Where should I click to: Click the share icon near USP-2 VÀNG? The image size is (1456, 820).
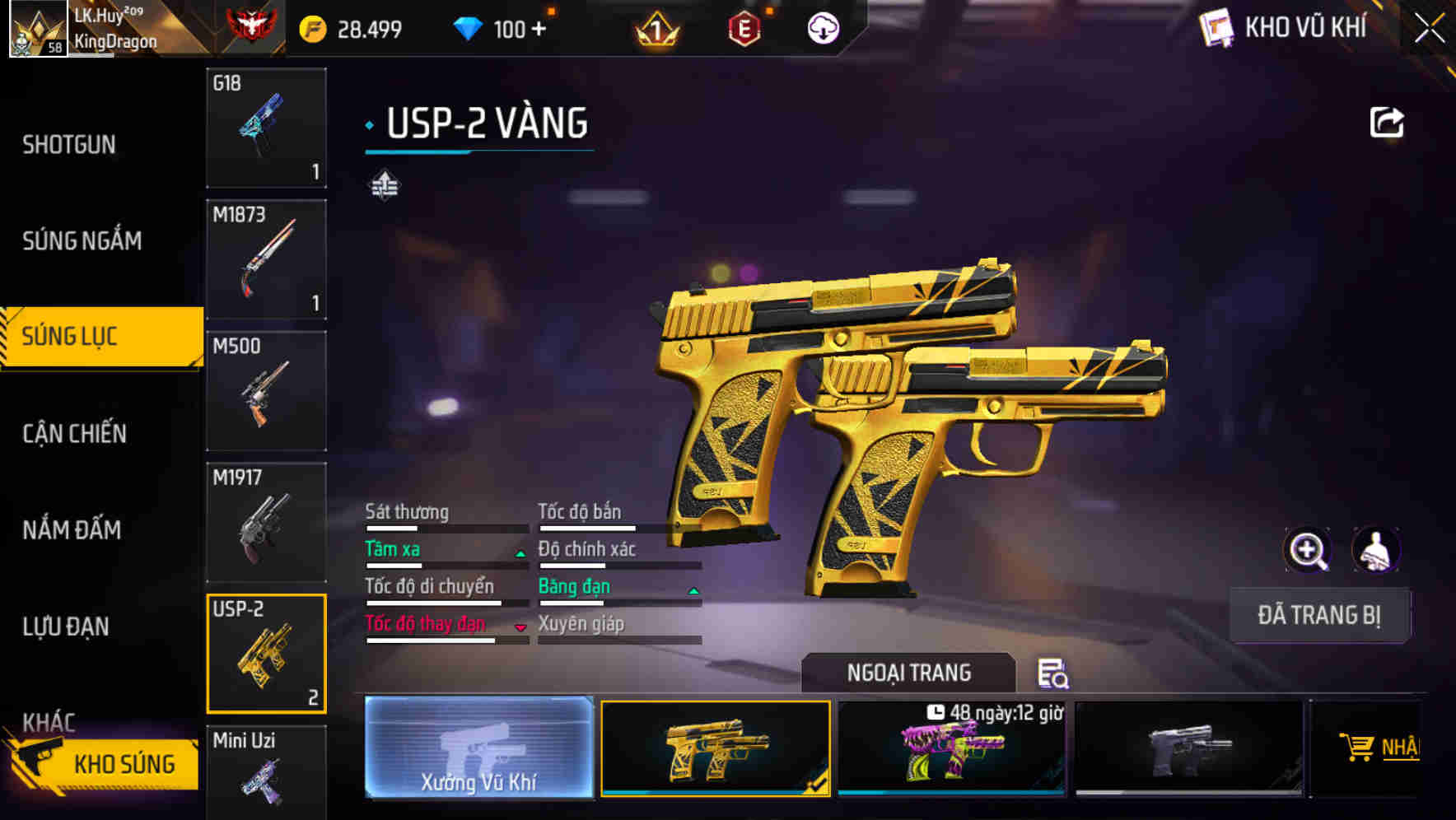[1386, 121]
